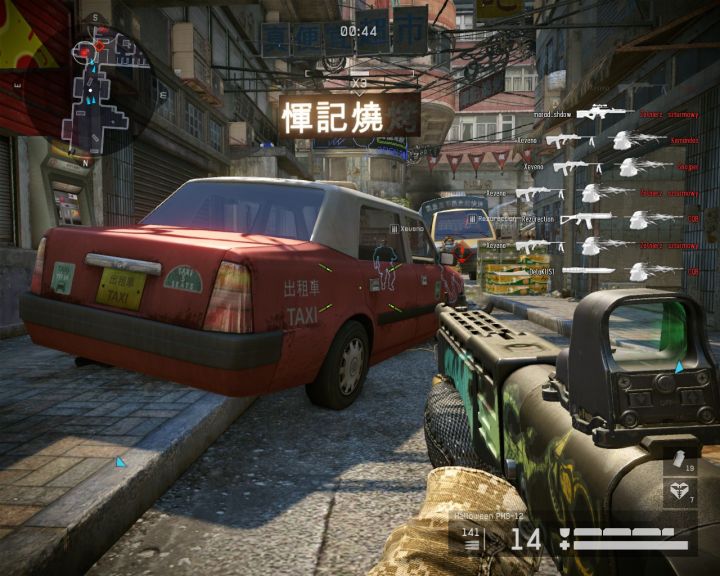720x576 pixels.
Task: Select the grenade item slot
Action: click(x=681, y=462)
